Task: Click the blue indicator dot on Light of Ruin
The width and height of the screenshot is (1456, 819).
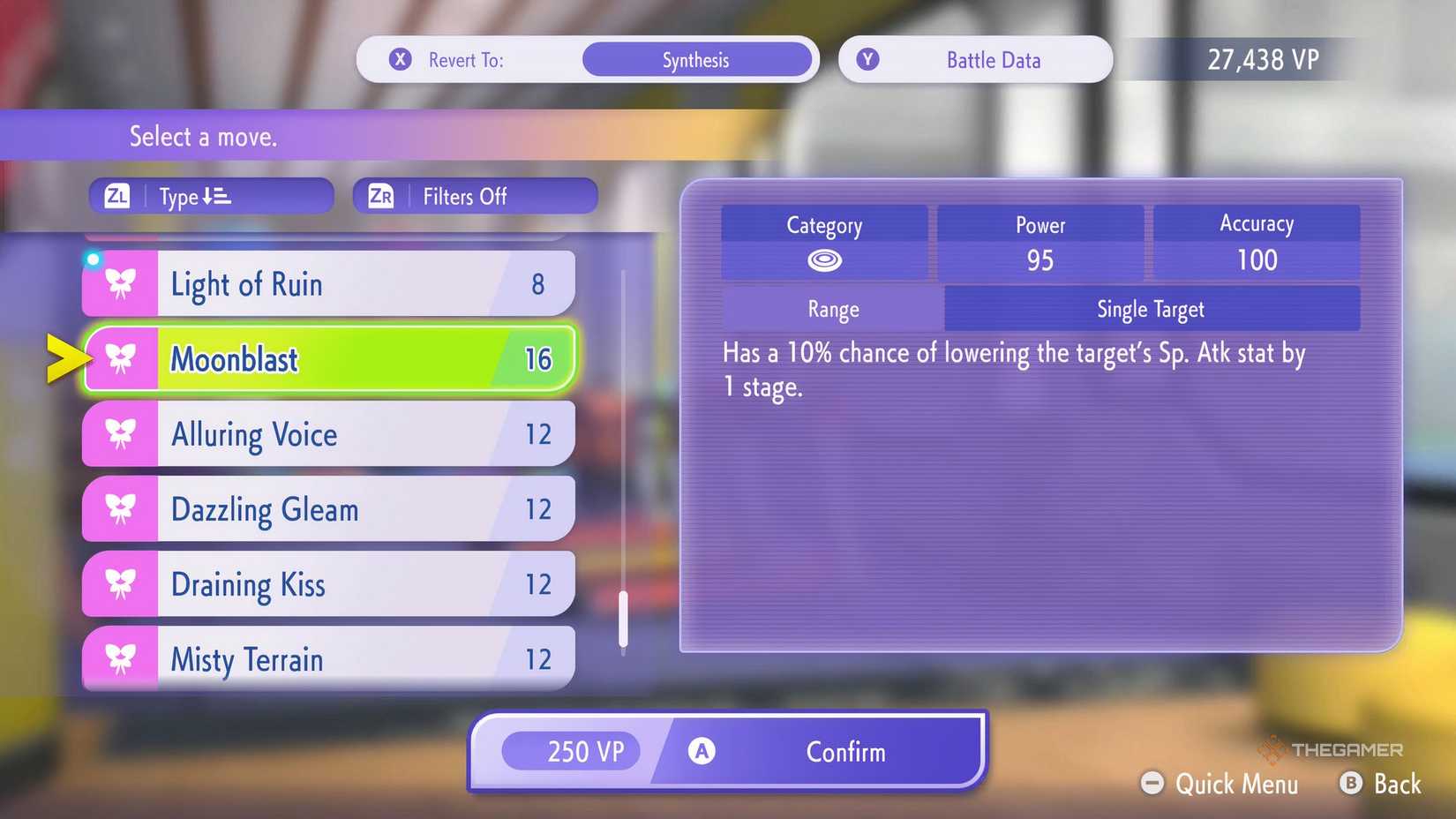Action: tap(93, 259)
